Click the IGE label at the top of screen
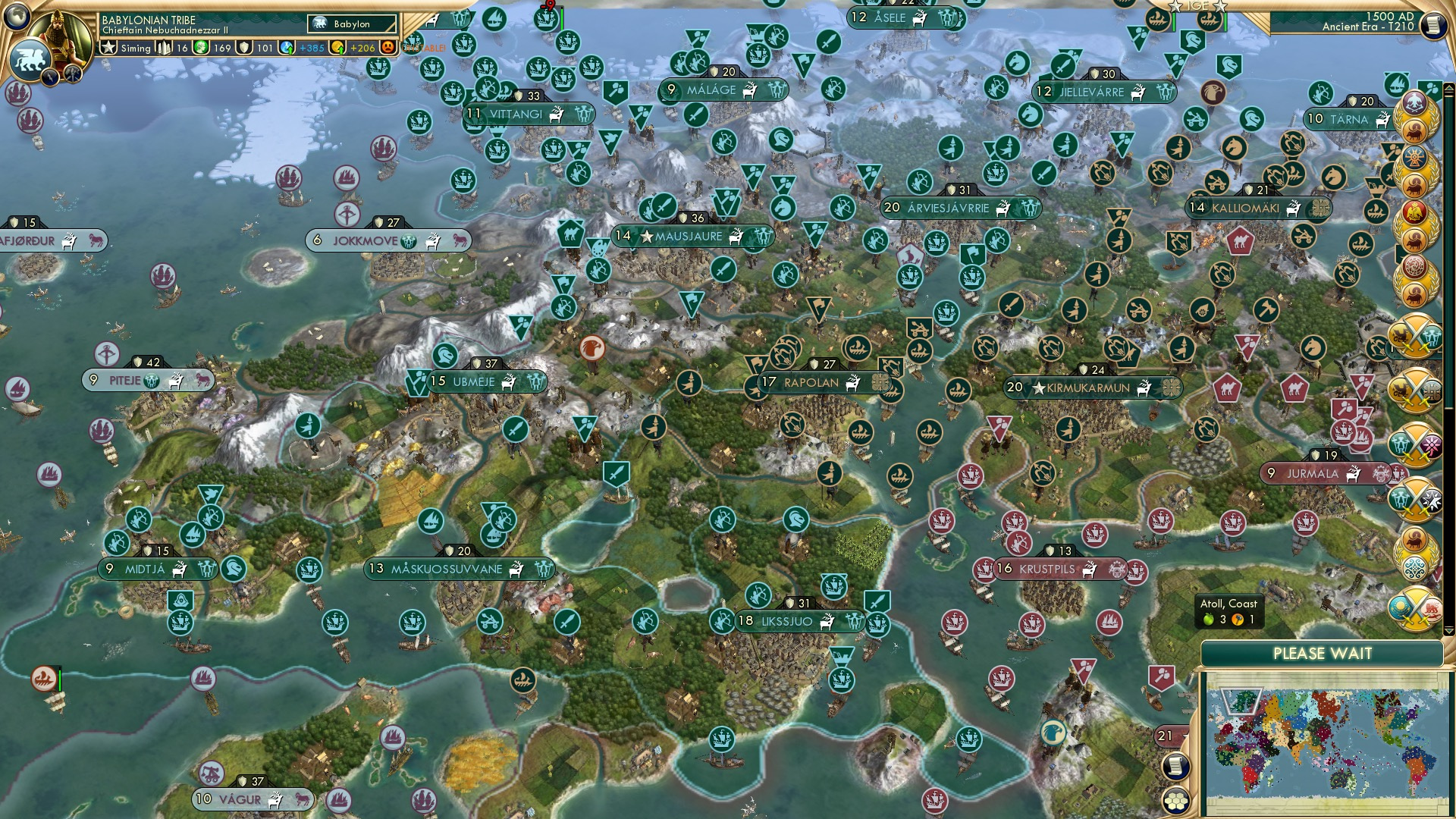1456x819 pixels. tap(1198, 6)
